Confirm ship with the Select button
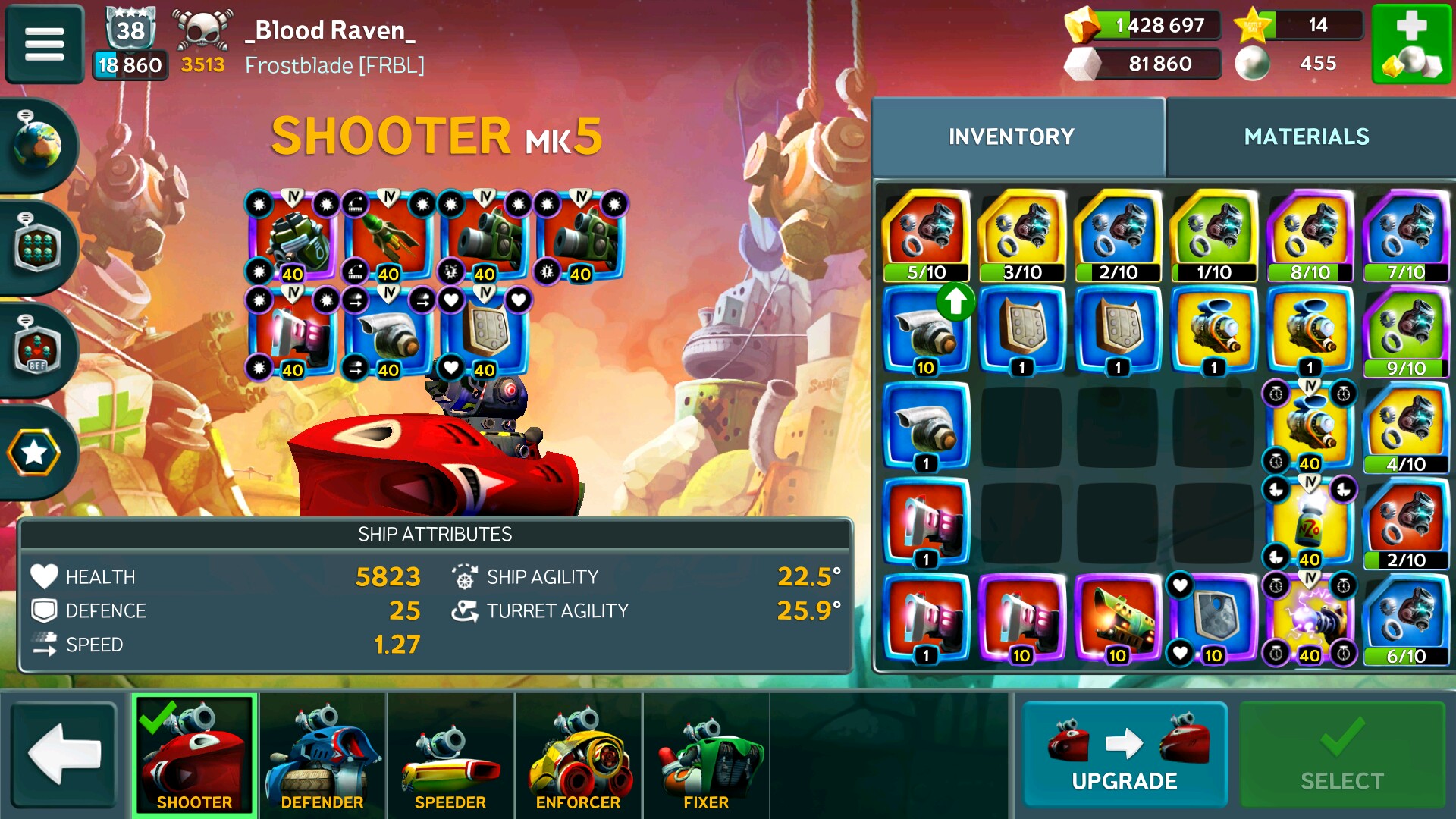The height and width of the screenshot is (819, 1456). pos(1341,755)
